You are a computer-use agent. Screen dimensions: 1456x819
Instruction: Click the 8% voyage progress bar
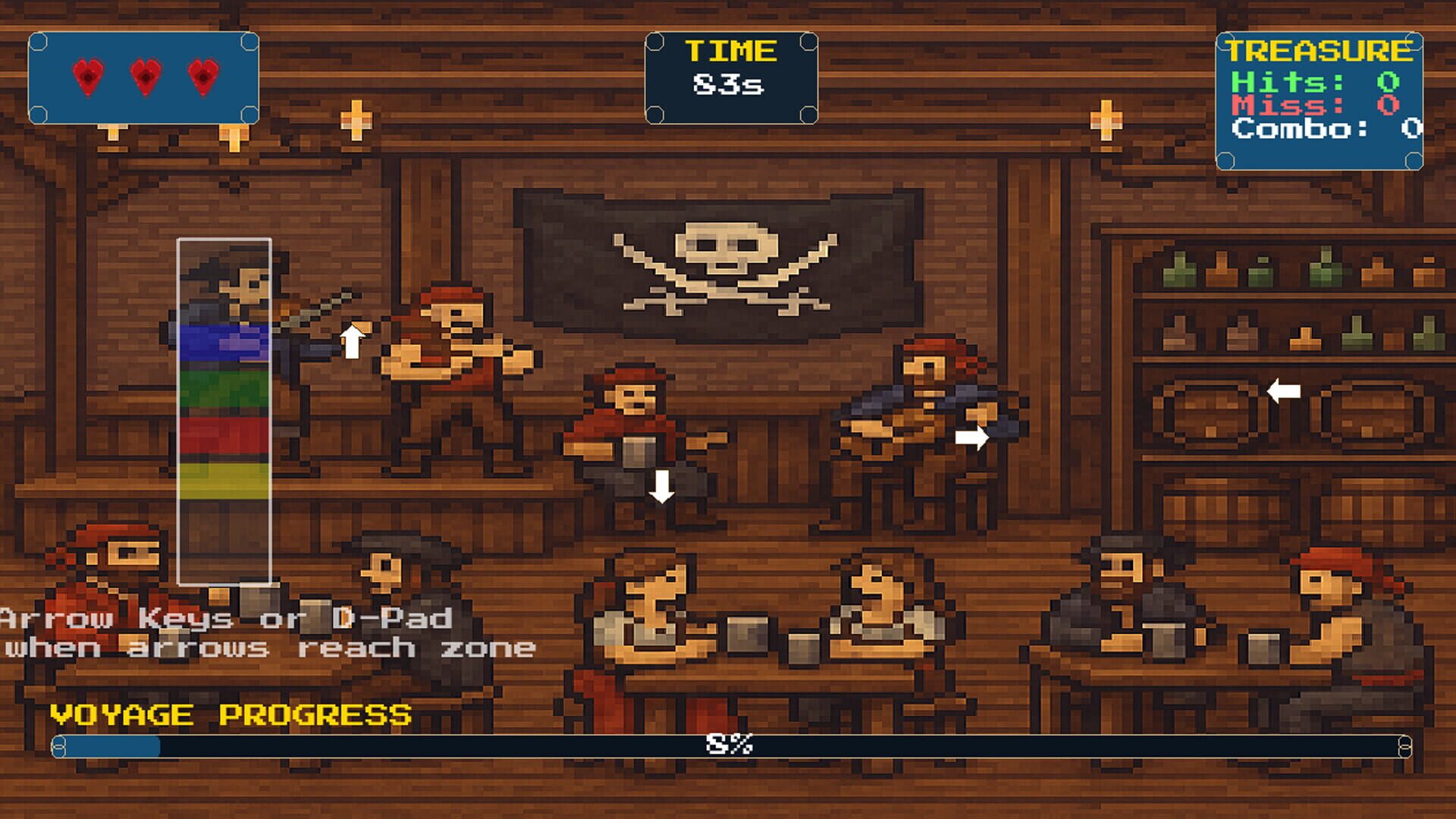point(728,746)
